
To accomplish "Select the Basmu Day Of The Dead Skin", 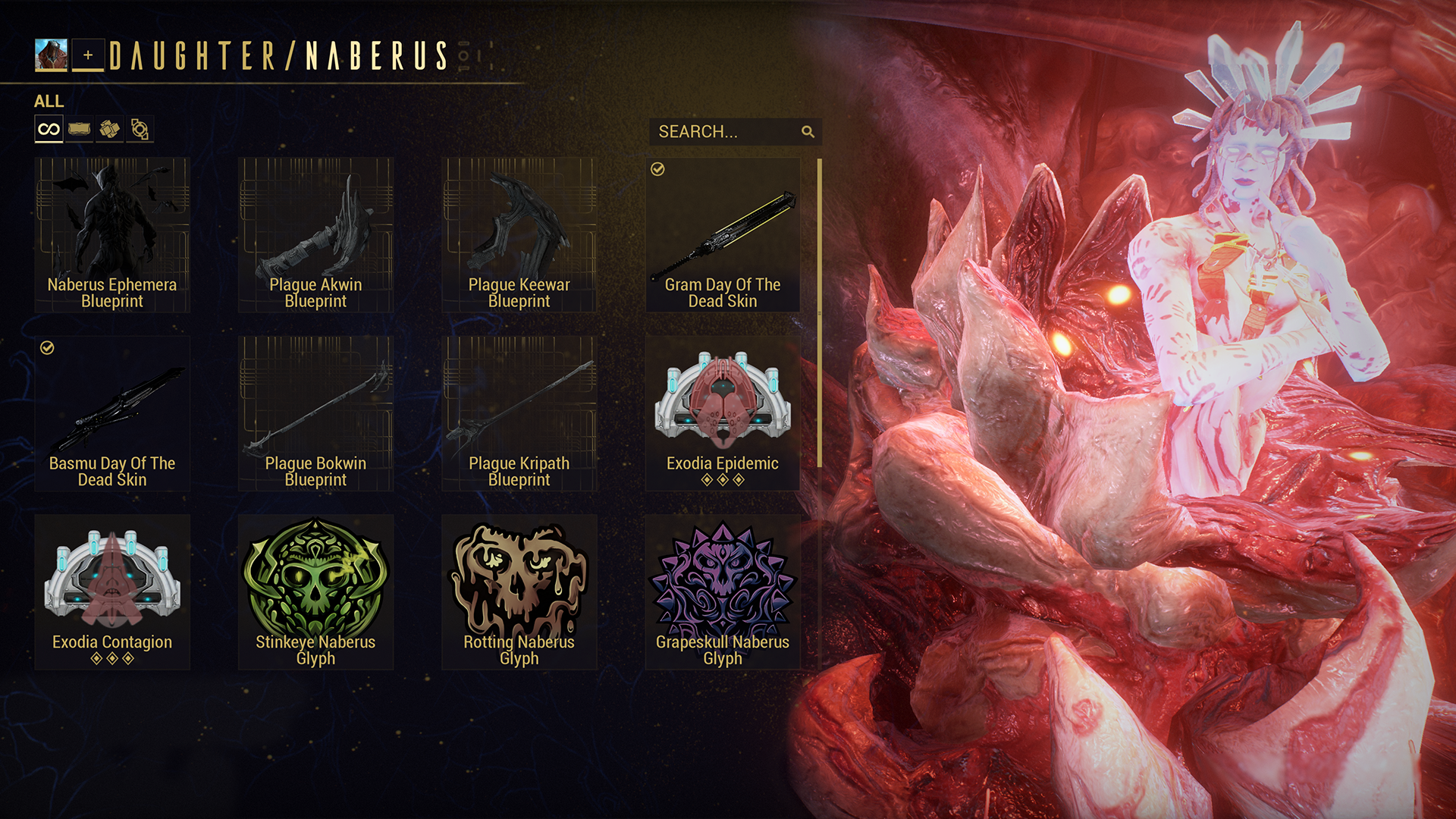I will [112, 414].
